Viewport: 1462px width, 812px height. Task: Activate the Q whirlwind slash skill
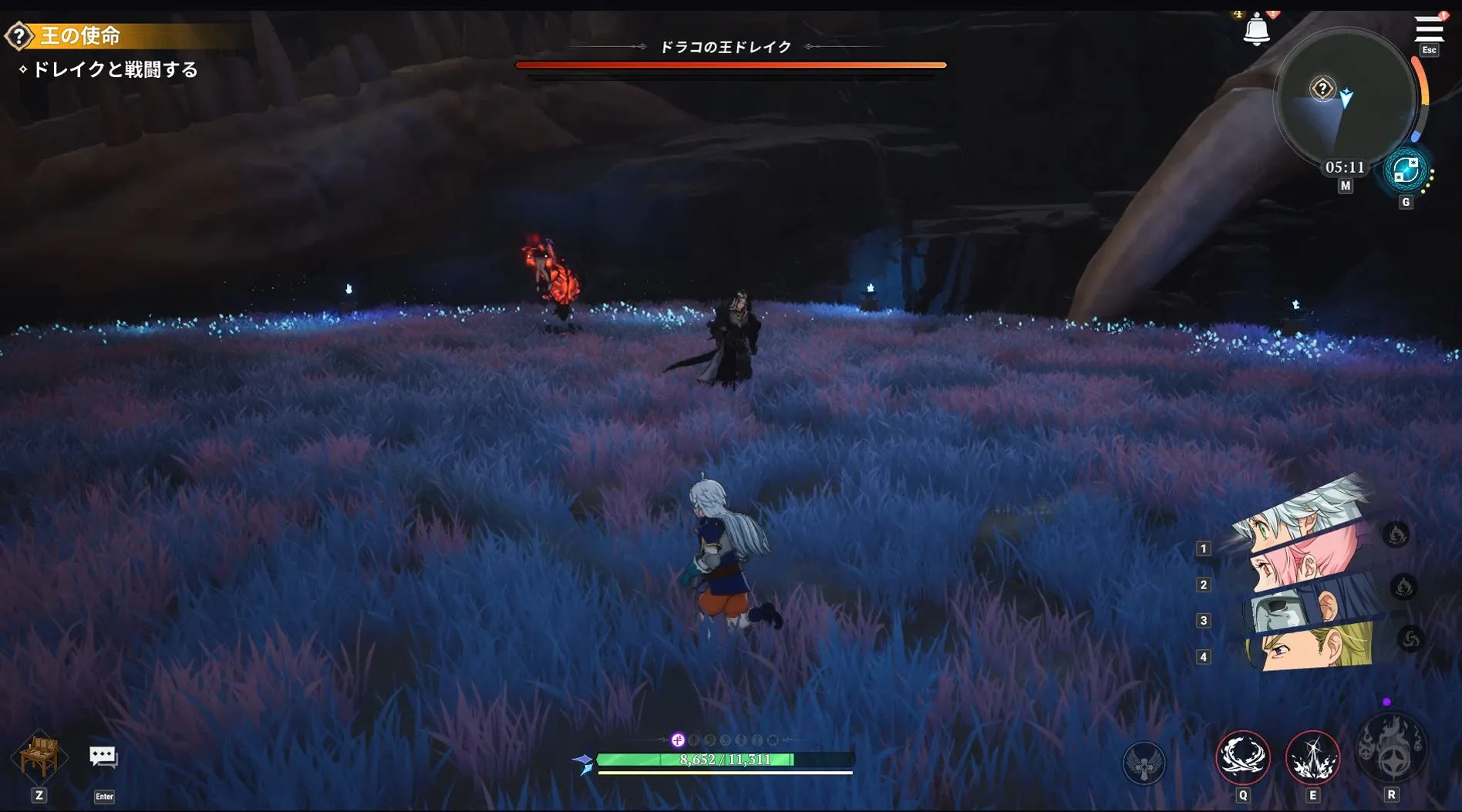(x=1244, y=760)
